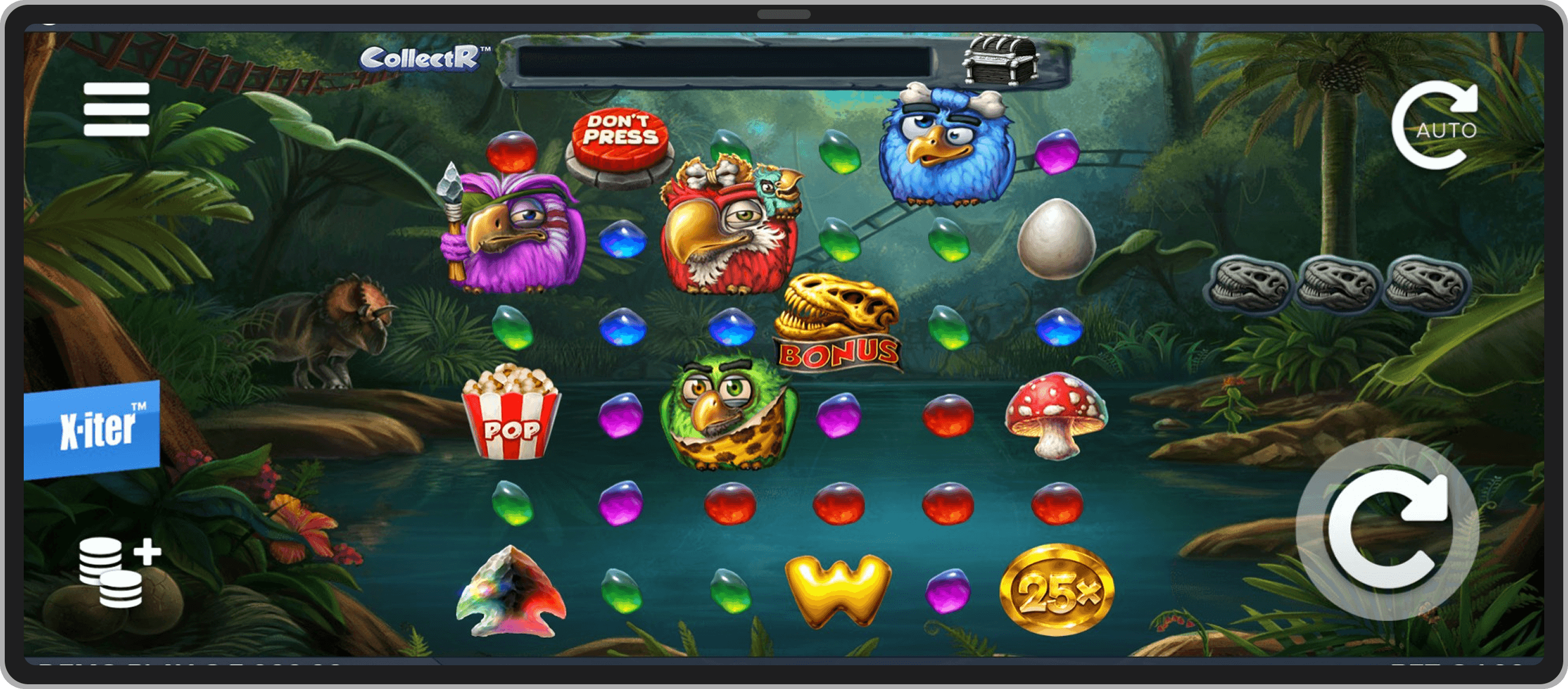The image size is (1568, 689).
Task: Click the blue bird with bone symbol
Action: [948, 146]
